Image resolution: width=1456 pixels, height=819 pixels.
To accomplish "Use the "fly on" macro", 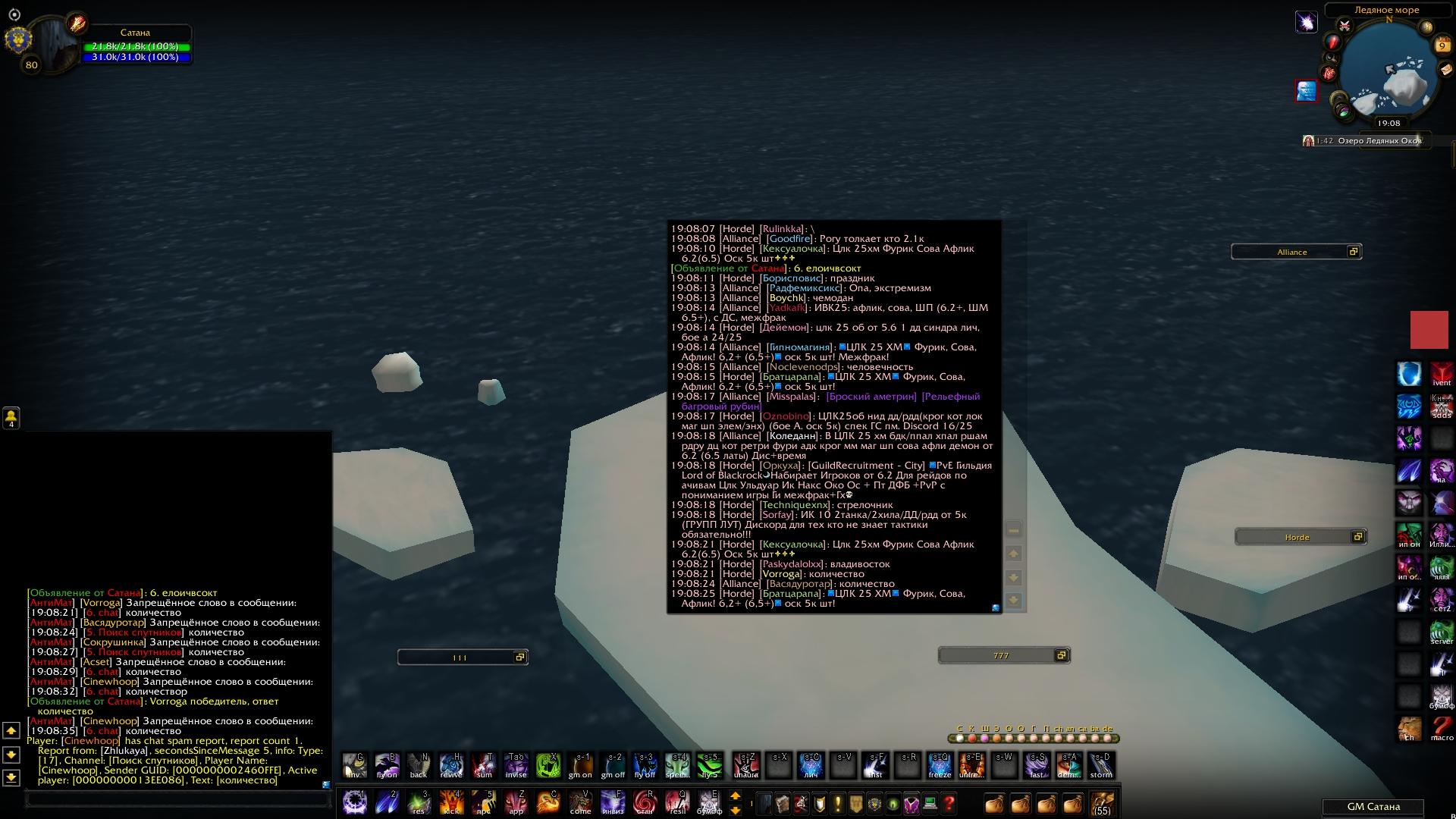I will [387, 765].
